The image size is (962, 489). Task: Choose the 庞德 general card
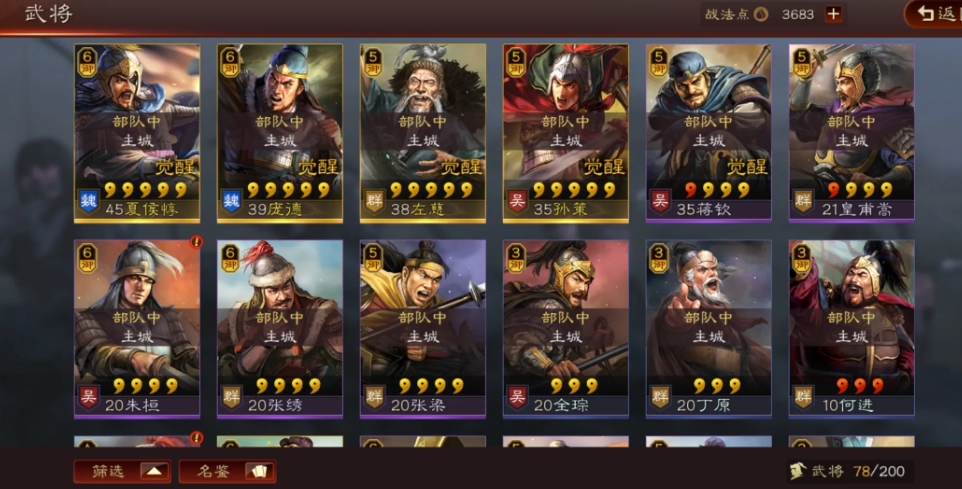point(280,132)
